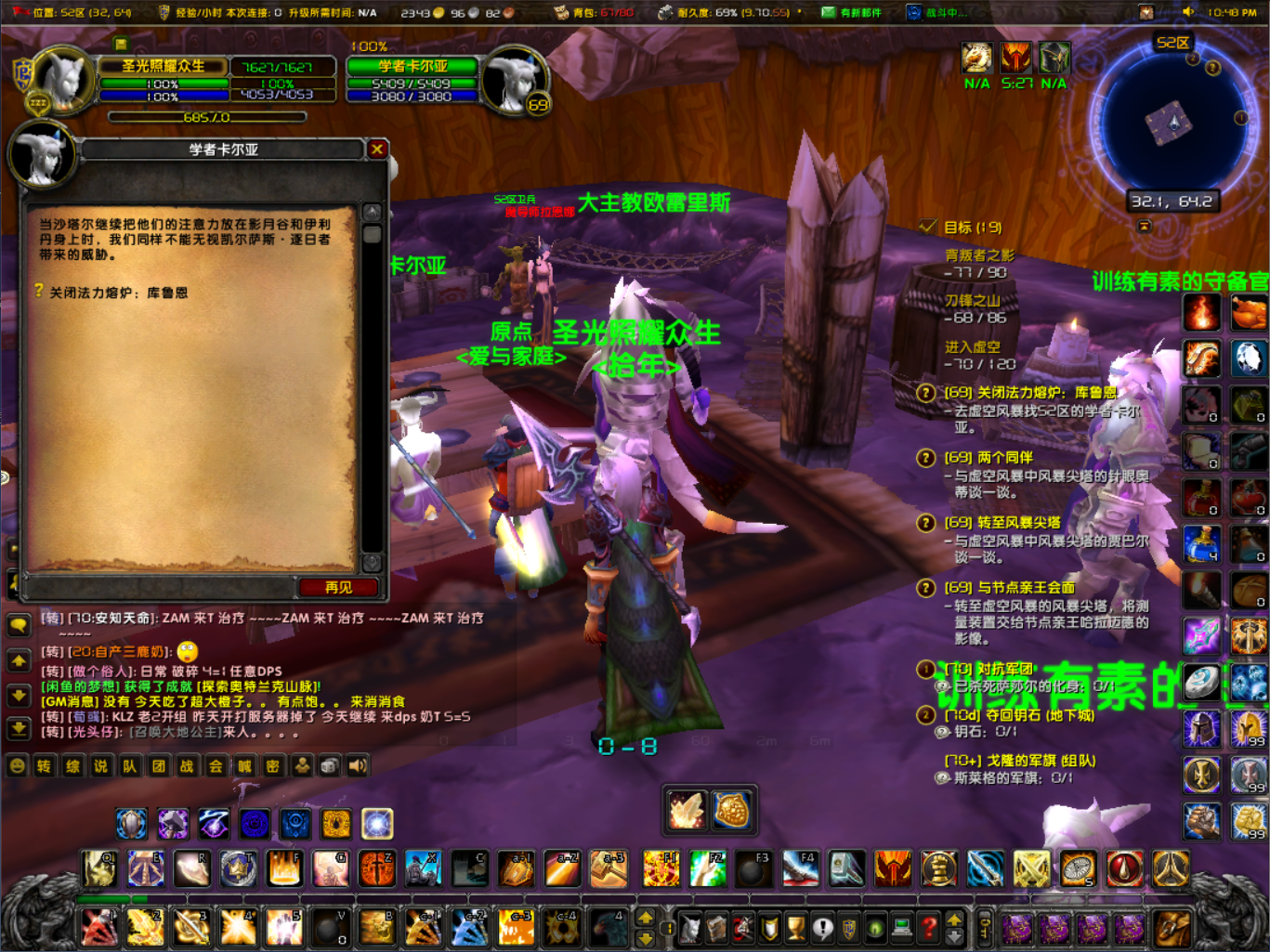Click the 再见 goodbye button in the dialog

tap(339, 587)
